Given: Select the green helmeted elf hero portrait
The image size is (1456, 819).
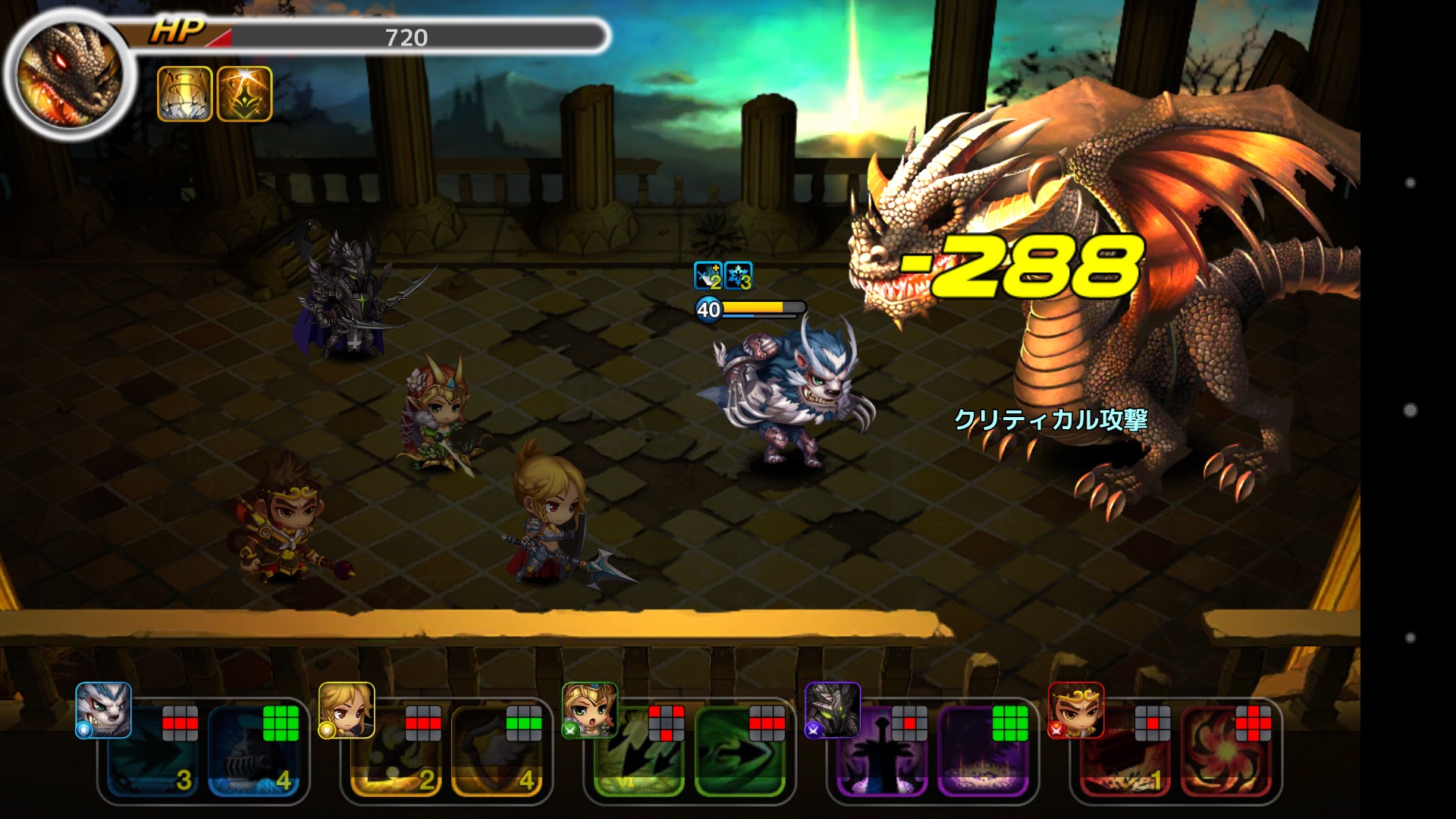Looking at the screenshot, I should click(590, 710).
